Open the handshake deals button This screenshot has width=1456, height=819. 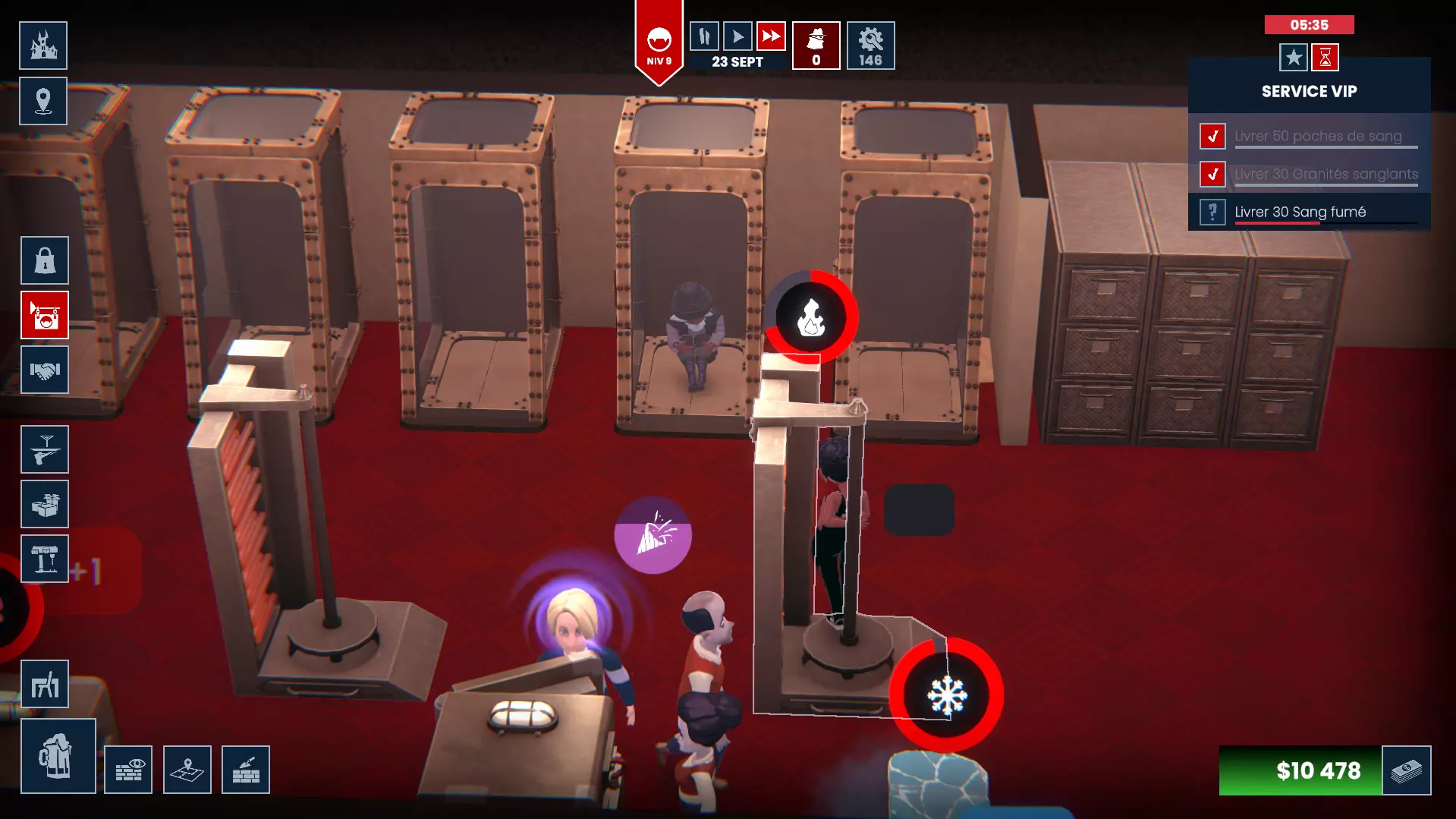[x=45, y=370]
